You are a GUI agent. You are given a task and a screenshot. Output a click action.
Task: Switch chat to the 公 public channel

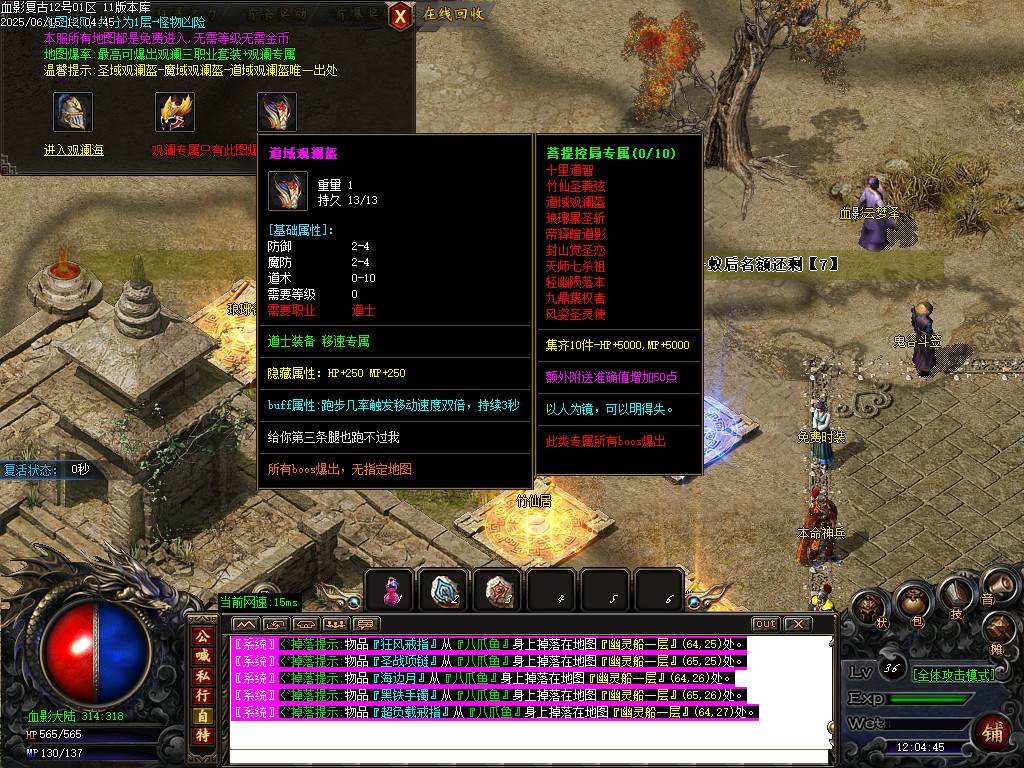tap(203, 636)
